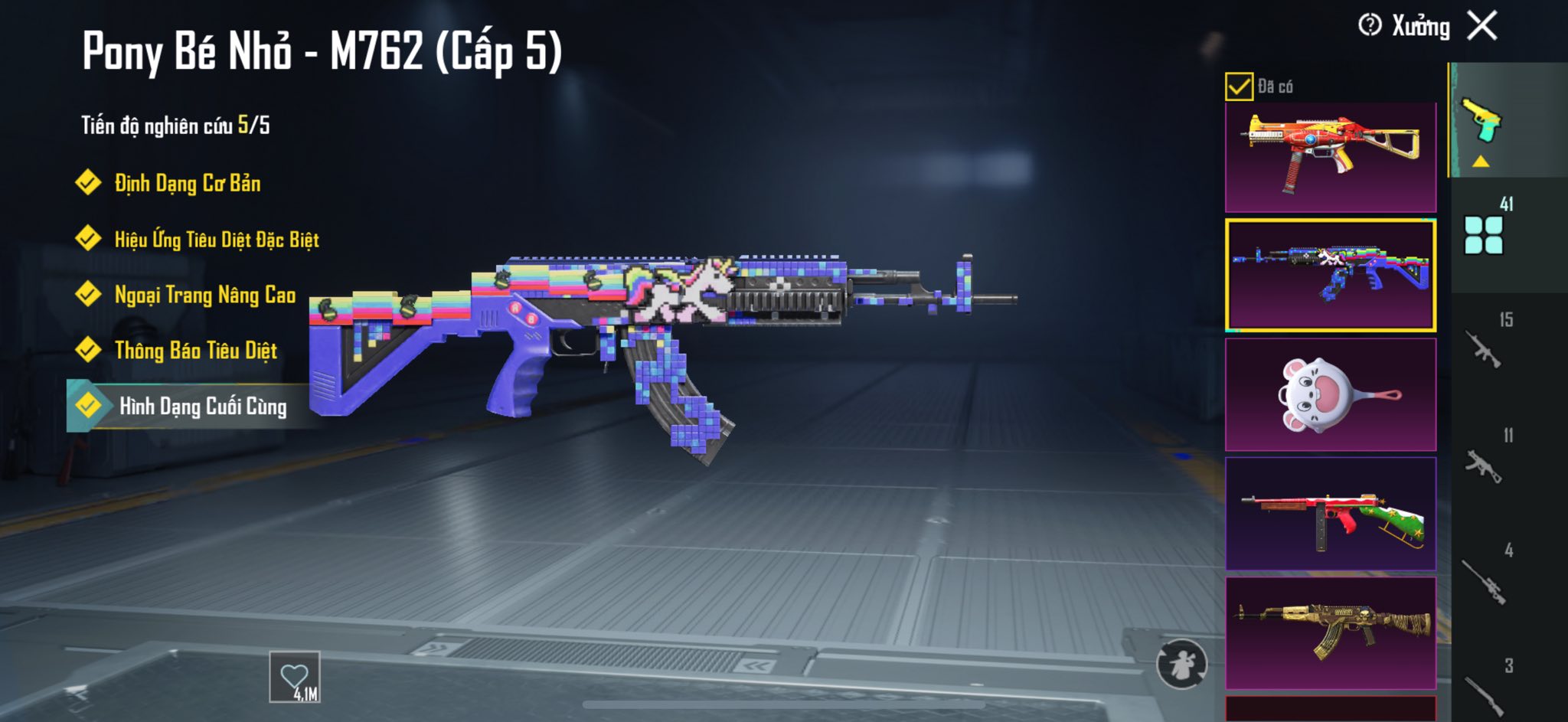View Thông Báo Tiêu Diệt stage

[195, 351]
